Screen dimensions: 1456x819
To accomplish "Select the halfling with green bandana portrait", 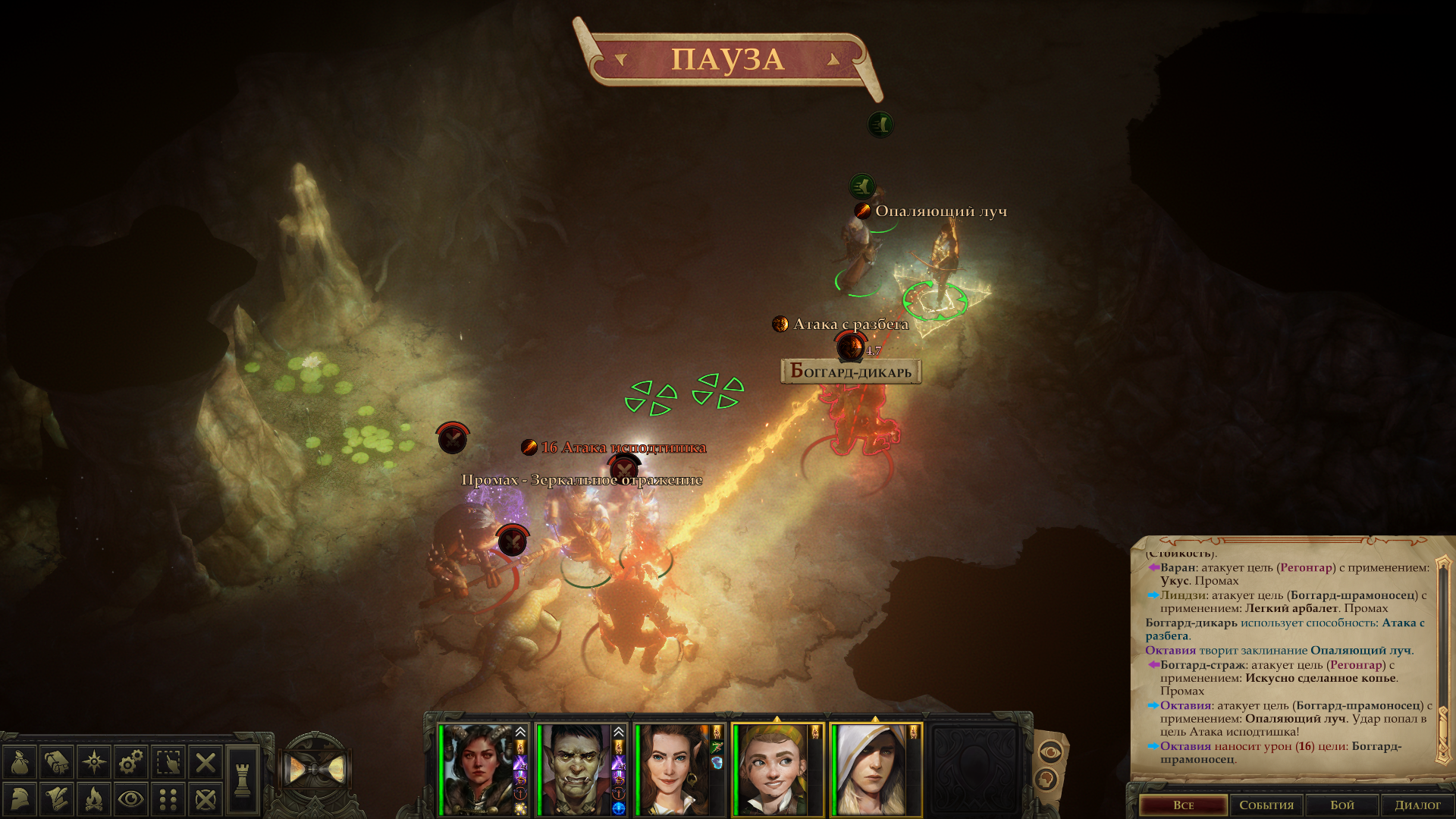I will click(773, 769).
